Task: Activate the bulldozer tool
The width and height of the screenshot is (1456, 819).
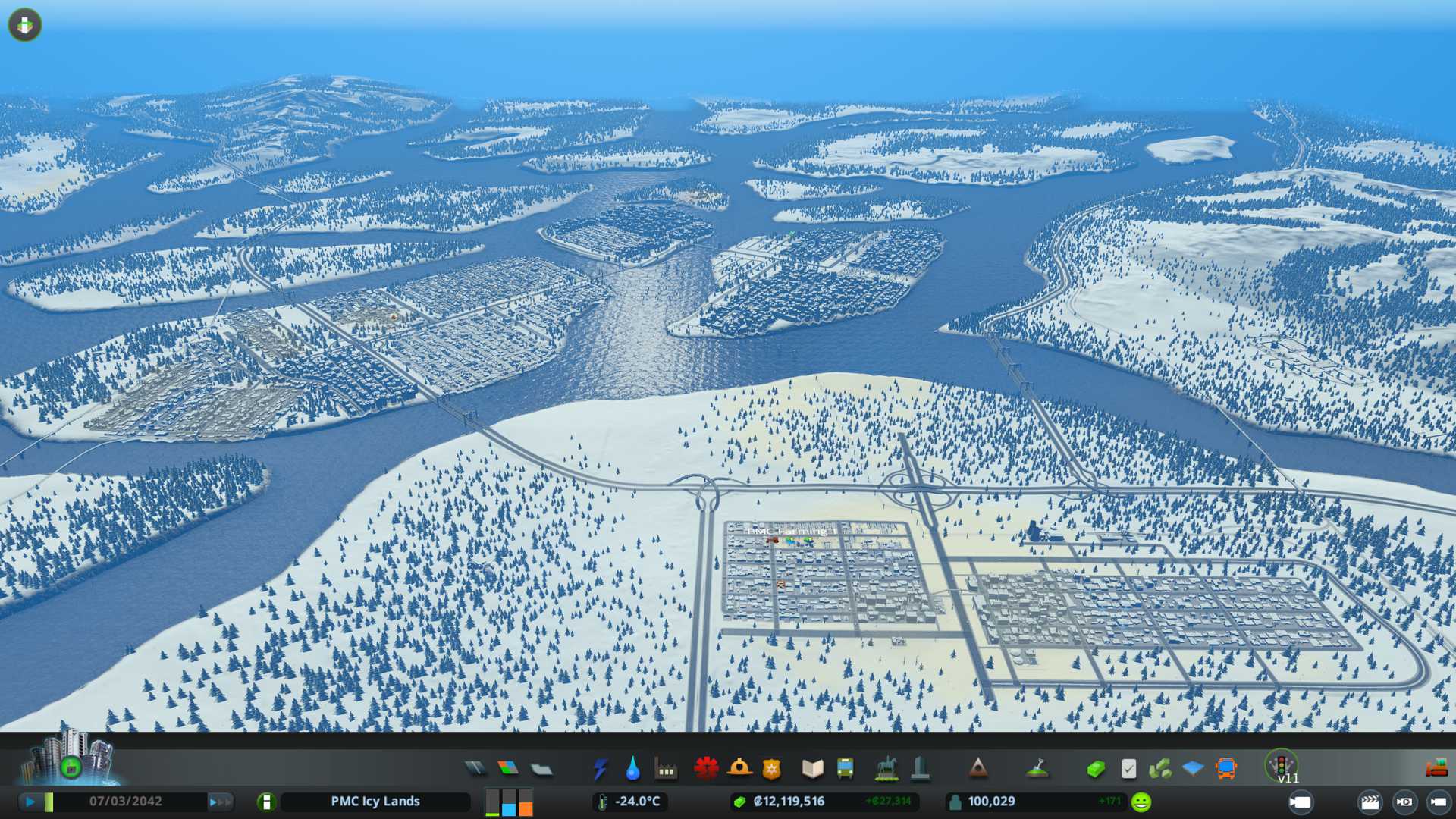Action: coord(1436,769)
